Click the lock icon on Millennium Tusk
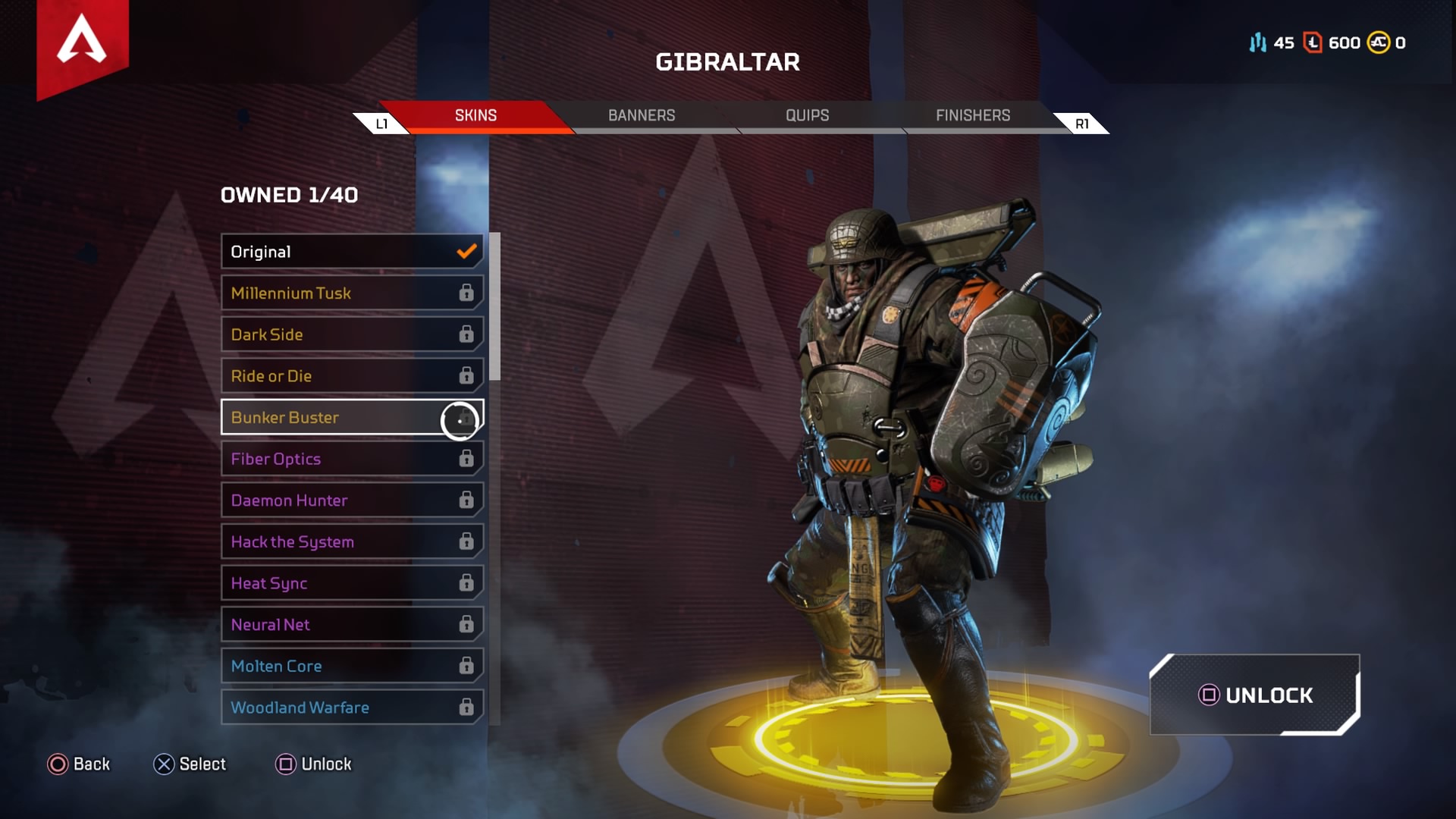The image size is (1456, 819). 466,293
